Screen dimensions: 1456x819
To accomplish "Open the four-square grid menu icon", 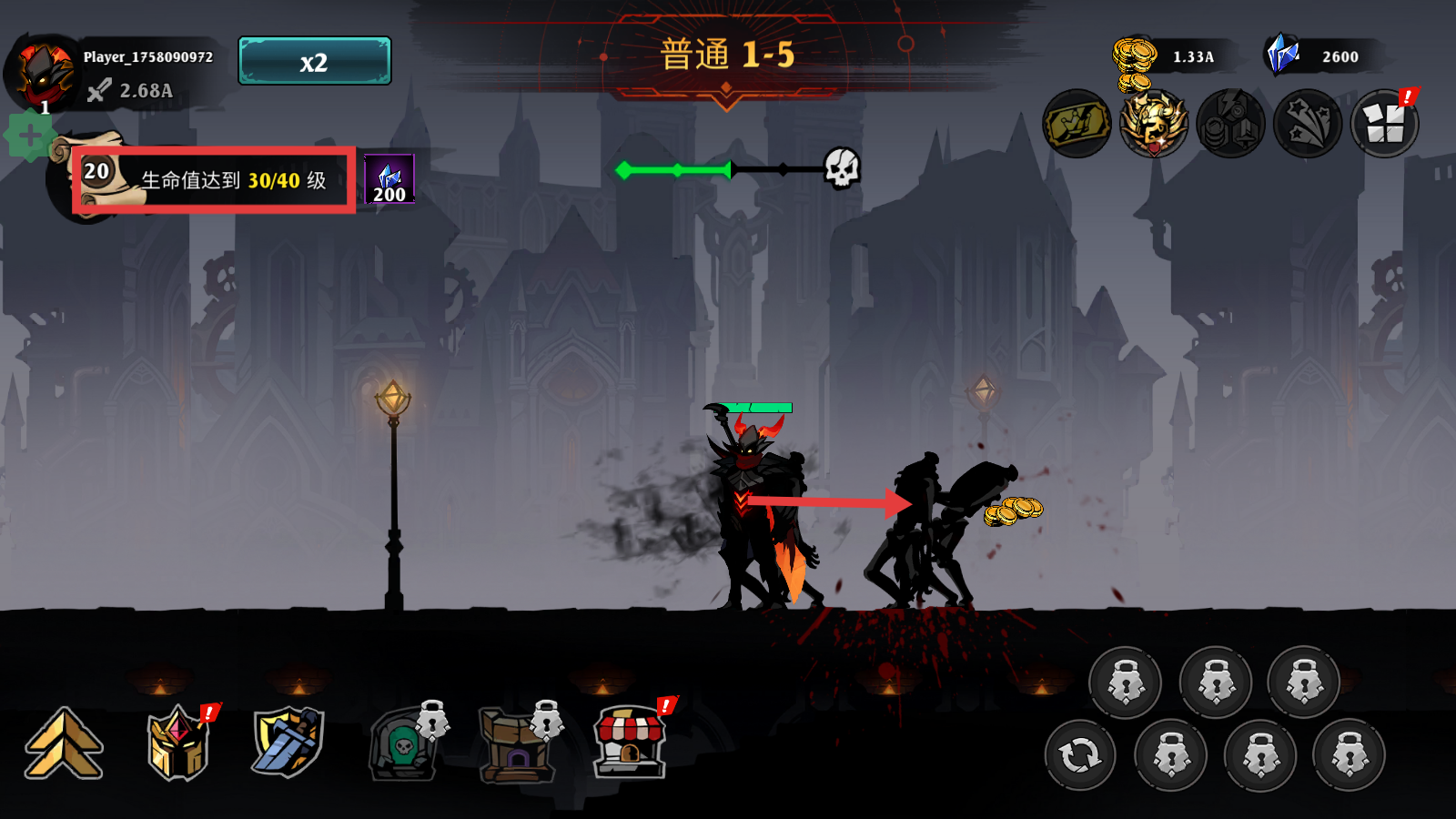I will coord(1385,124).
